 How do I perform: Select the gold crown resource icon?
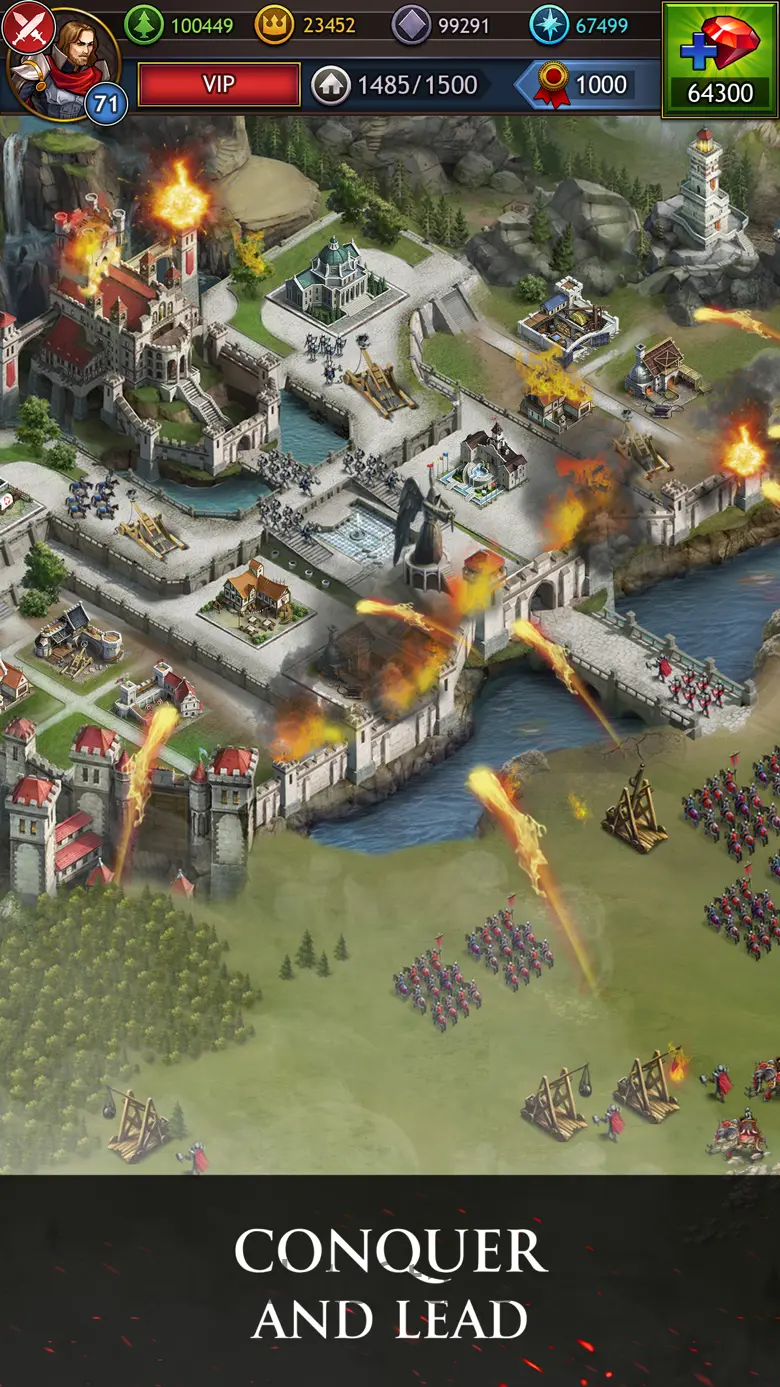274,25
